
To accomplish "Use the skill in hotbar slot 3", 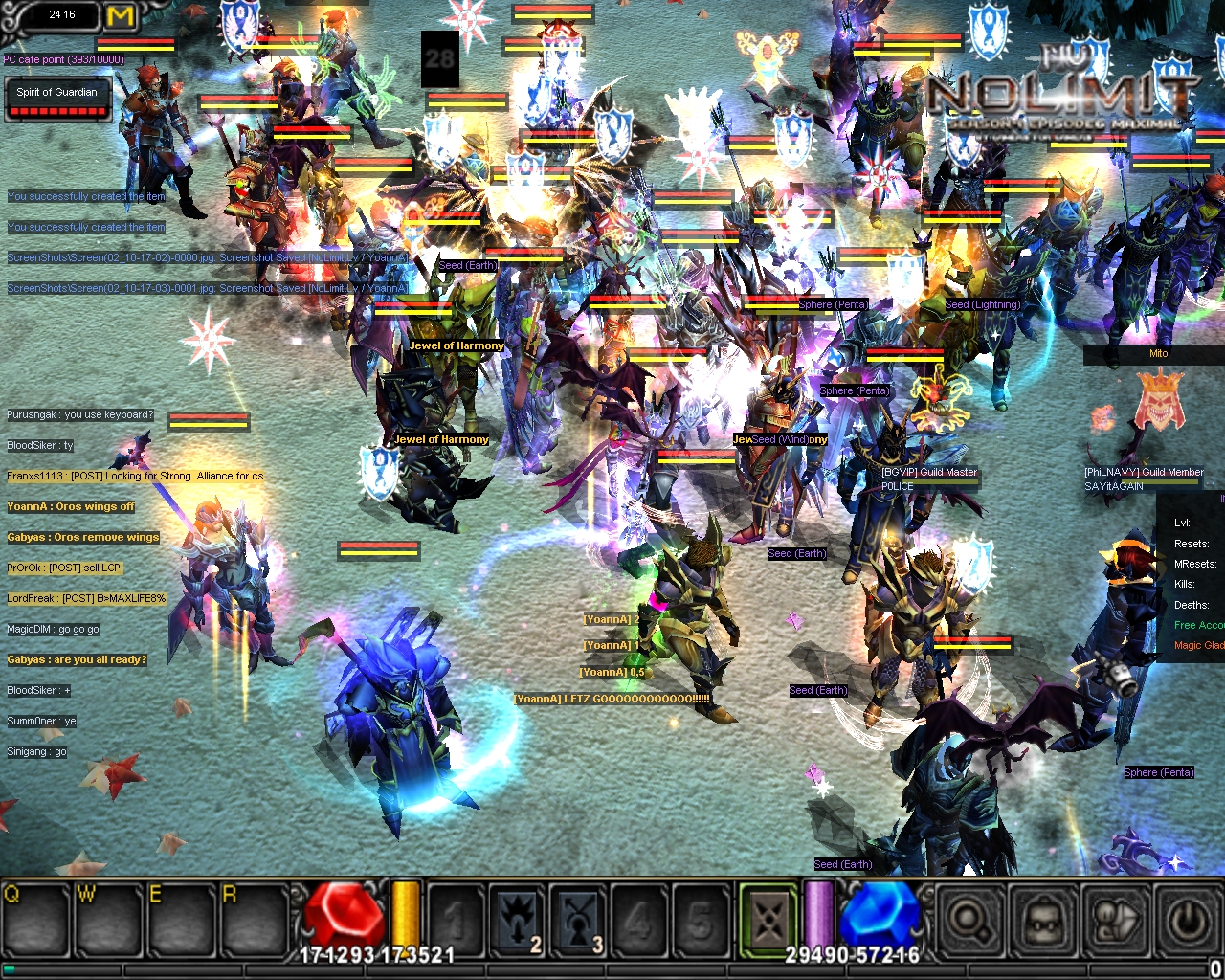I will pyautogui.click(x=578, y=921).
